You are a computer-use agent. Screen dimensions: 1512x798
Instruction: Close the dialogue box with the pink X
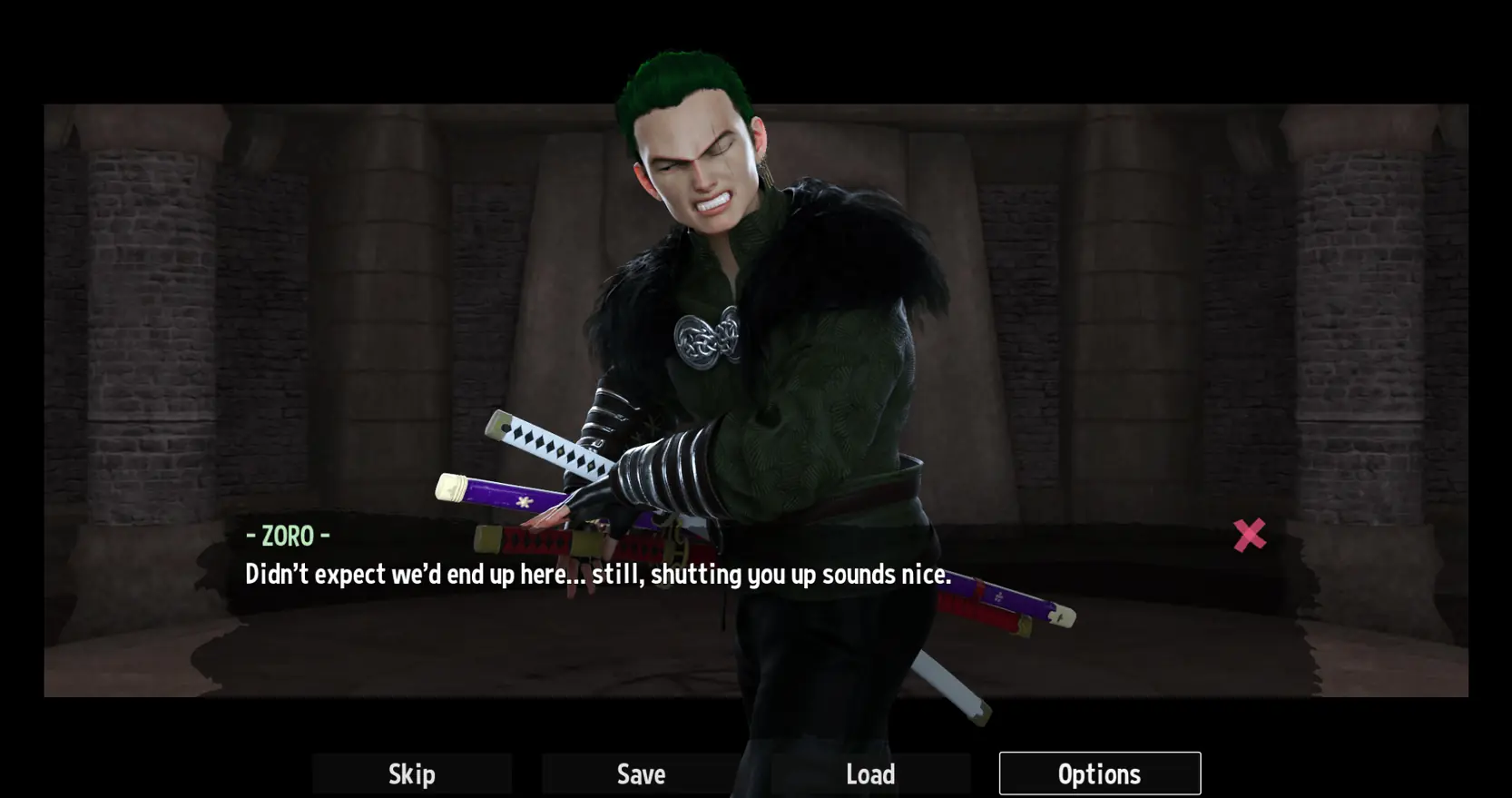1249,535
